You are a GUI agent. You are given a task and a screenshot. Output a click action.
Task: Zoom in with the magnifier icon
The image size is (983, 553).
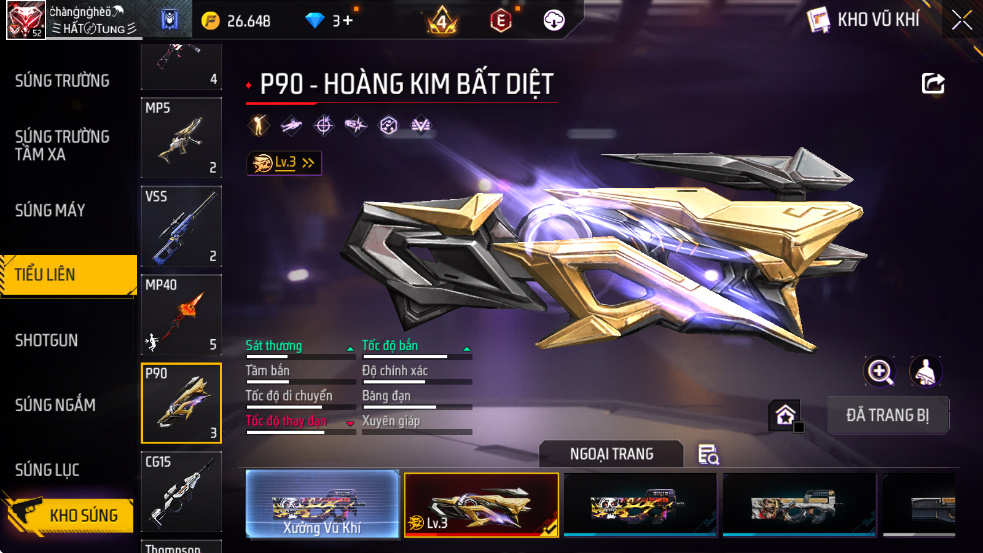coord(880,372)
